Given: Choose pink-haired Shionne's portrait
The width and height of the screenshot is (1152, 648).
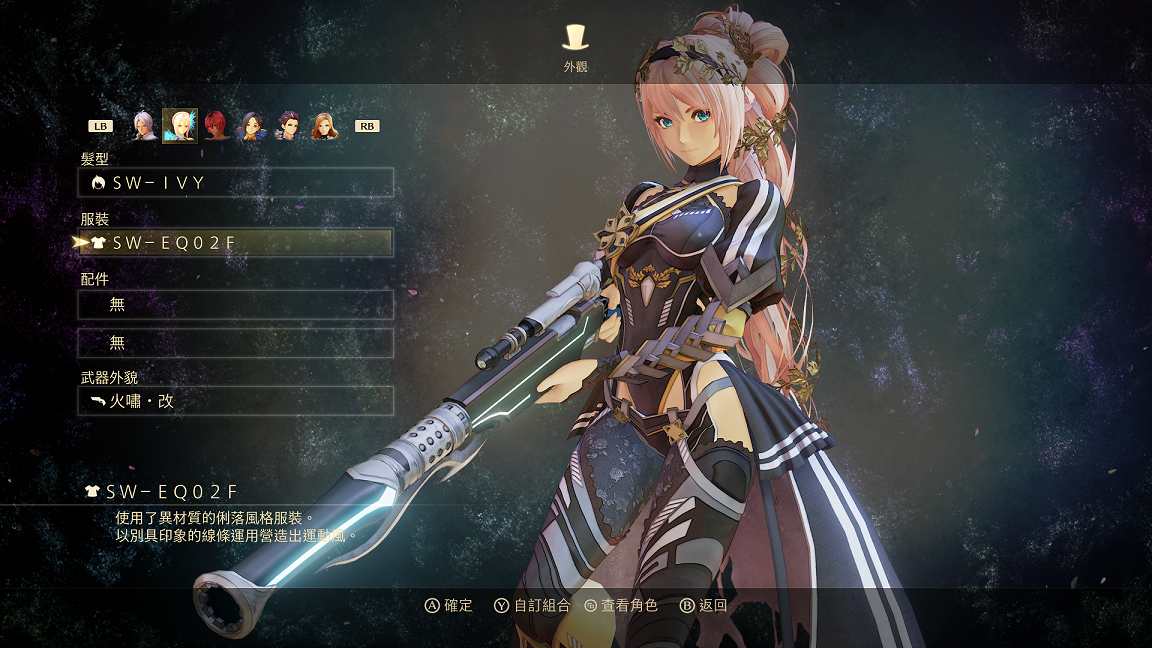Looking at the screenshot, I should [x=180, y=126].
